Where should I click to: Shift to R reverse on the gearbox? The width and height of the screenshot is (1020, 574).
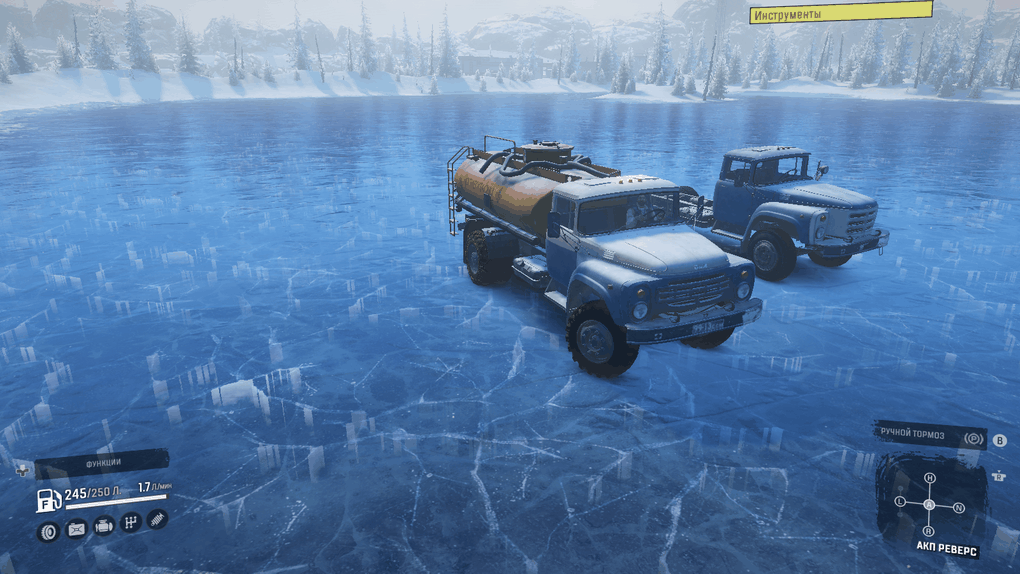click(x=929, y=530)
